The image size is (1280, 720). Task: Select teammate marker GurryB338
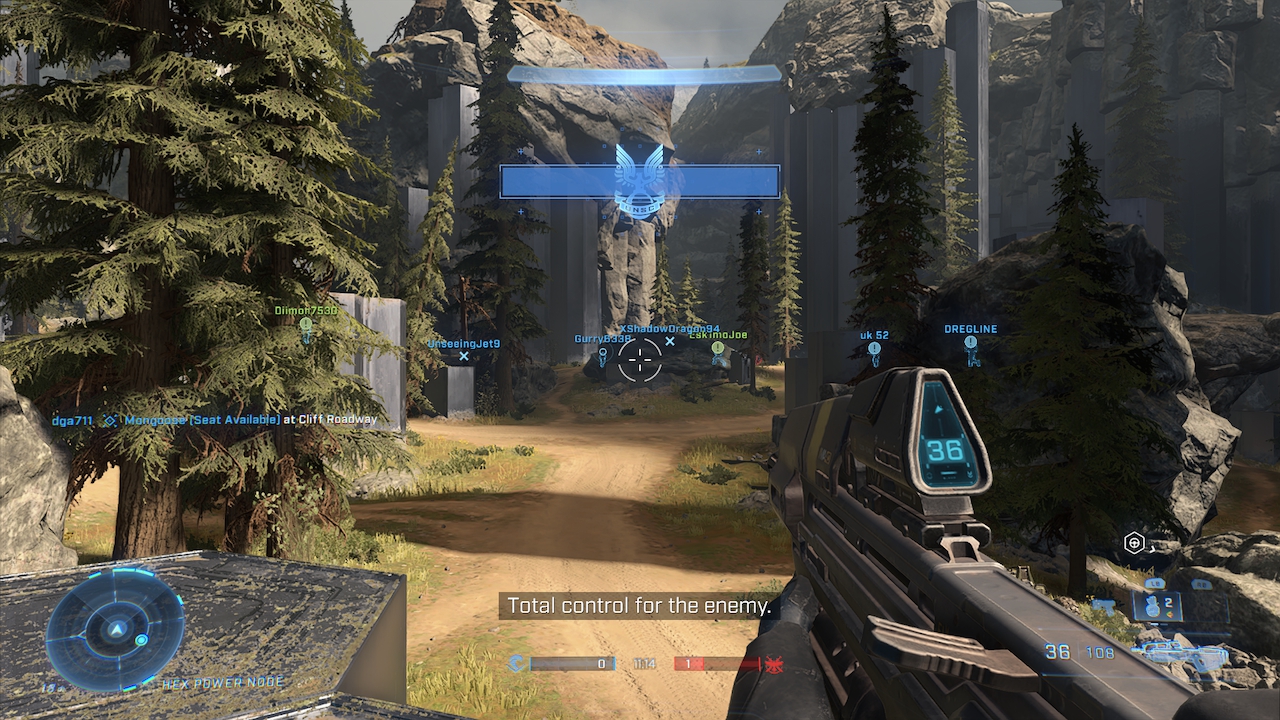click(602, 352)
